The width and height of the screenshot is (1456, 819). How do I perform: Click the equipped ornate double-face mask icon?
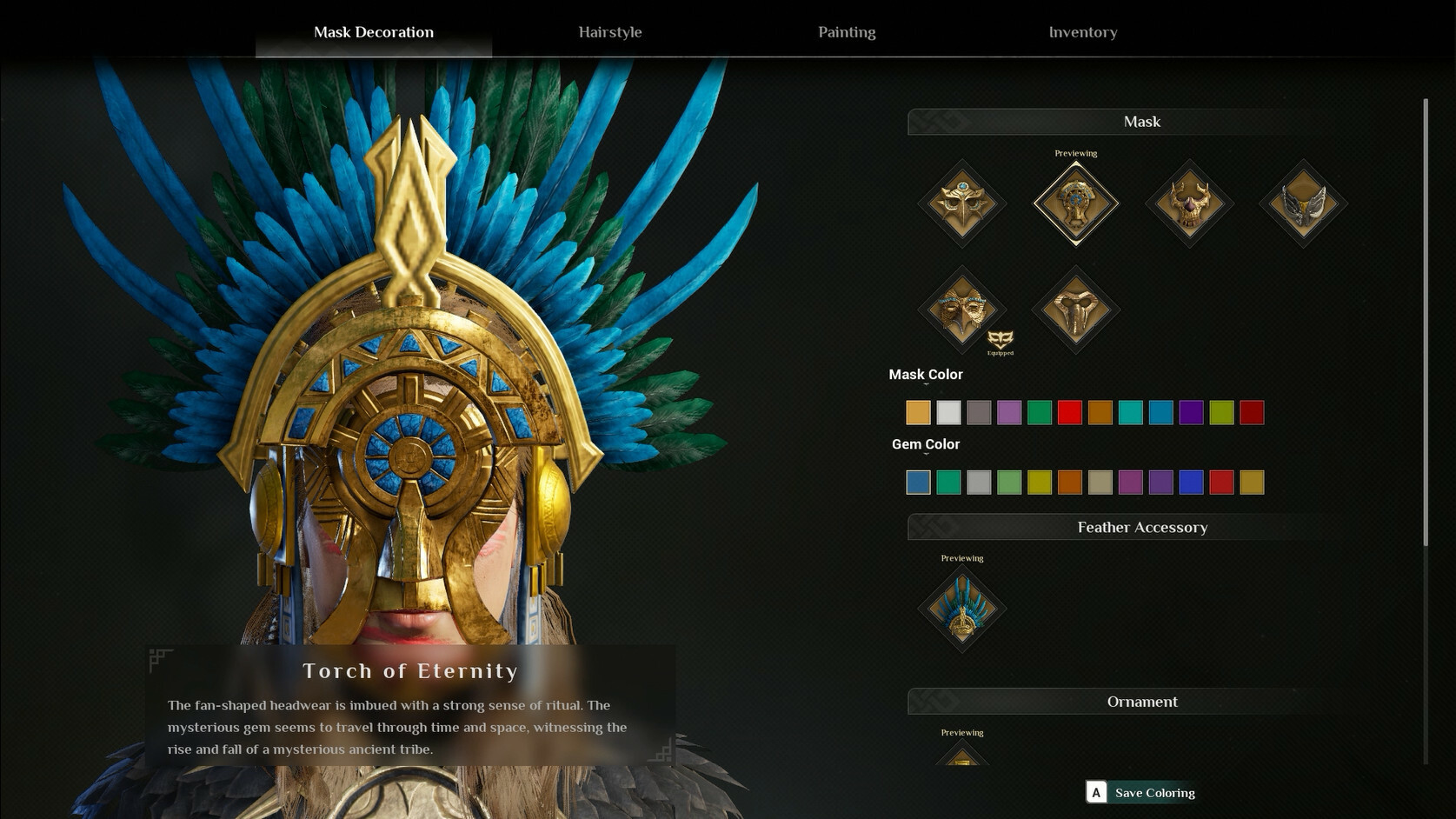pos(962,309)
